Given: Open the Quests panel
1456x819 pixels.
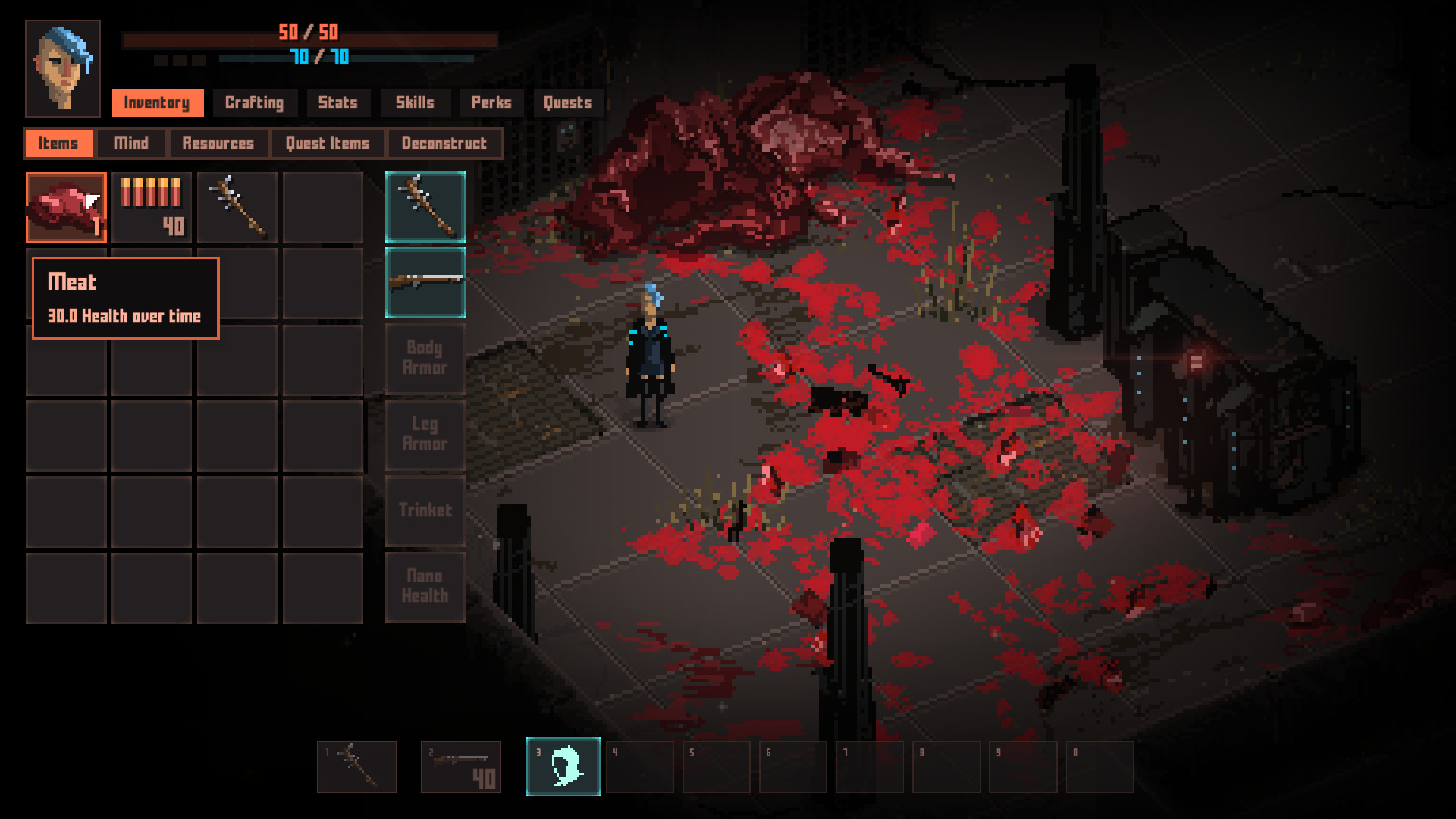Looking at the screenshot, I should click(x=567, y=103).
